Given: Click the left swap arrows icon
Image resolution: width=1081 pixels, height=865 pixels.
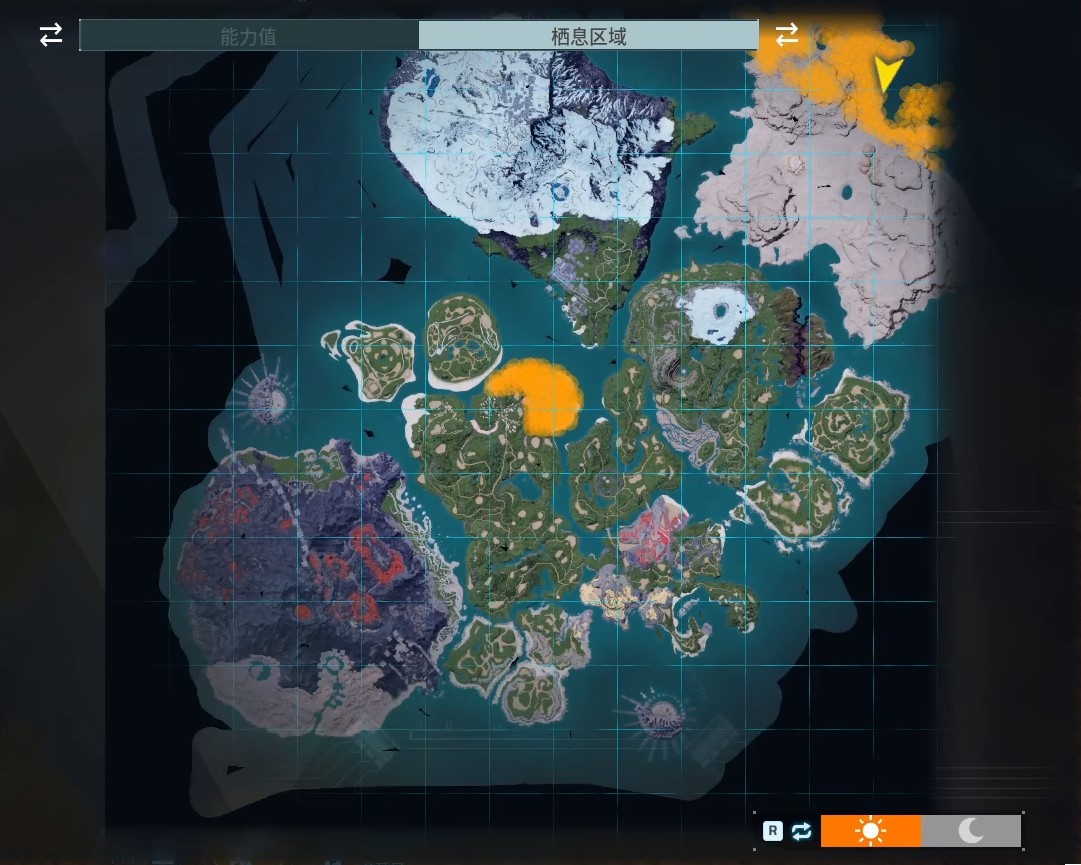Looking at the screenshot, I should coord(51,35).
